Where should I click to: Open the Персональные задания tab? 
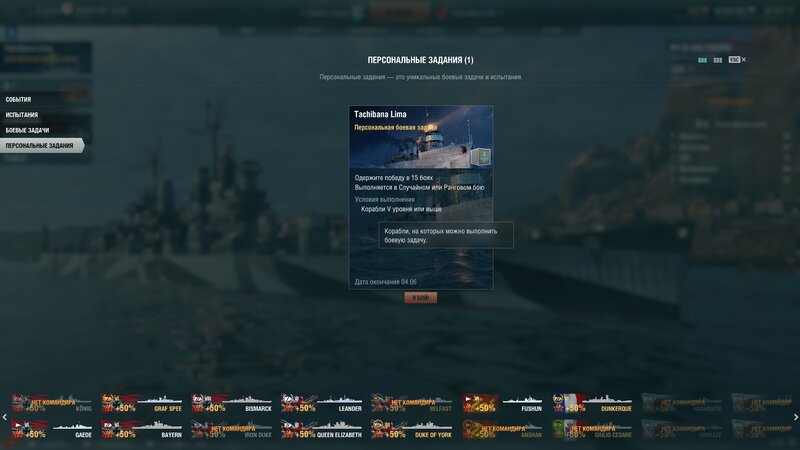point(40,146)
